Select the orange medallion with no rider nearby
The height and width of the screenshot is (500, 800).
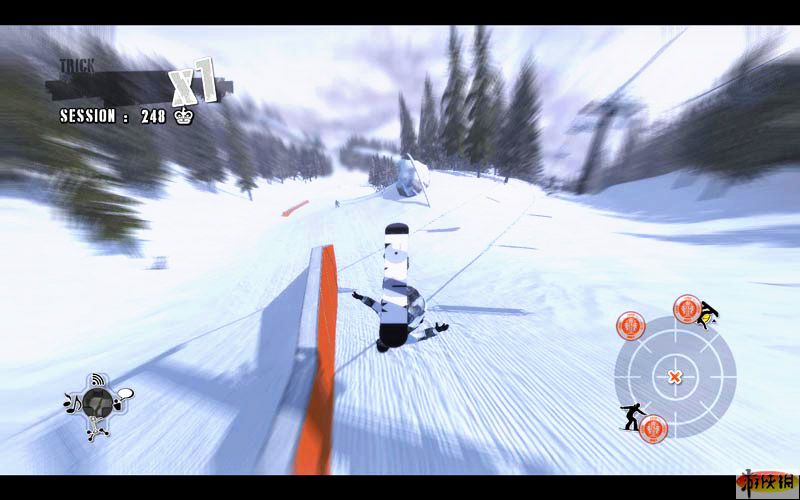tap(629, 324)
